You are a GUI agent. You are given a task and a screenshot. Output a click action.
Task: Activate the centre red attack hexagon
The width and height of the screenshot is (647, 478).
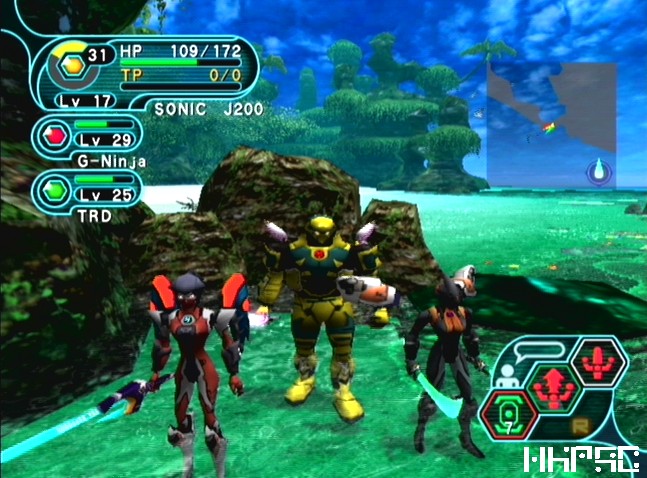coord(552,386)
